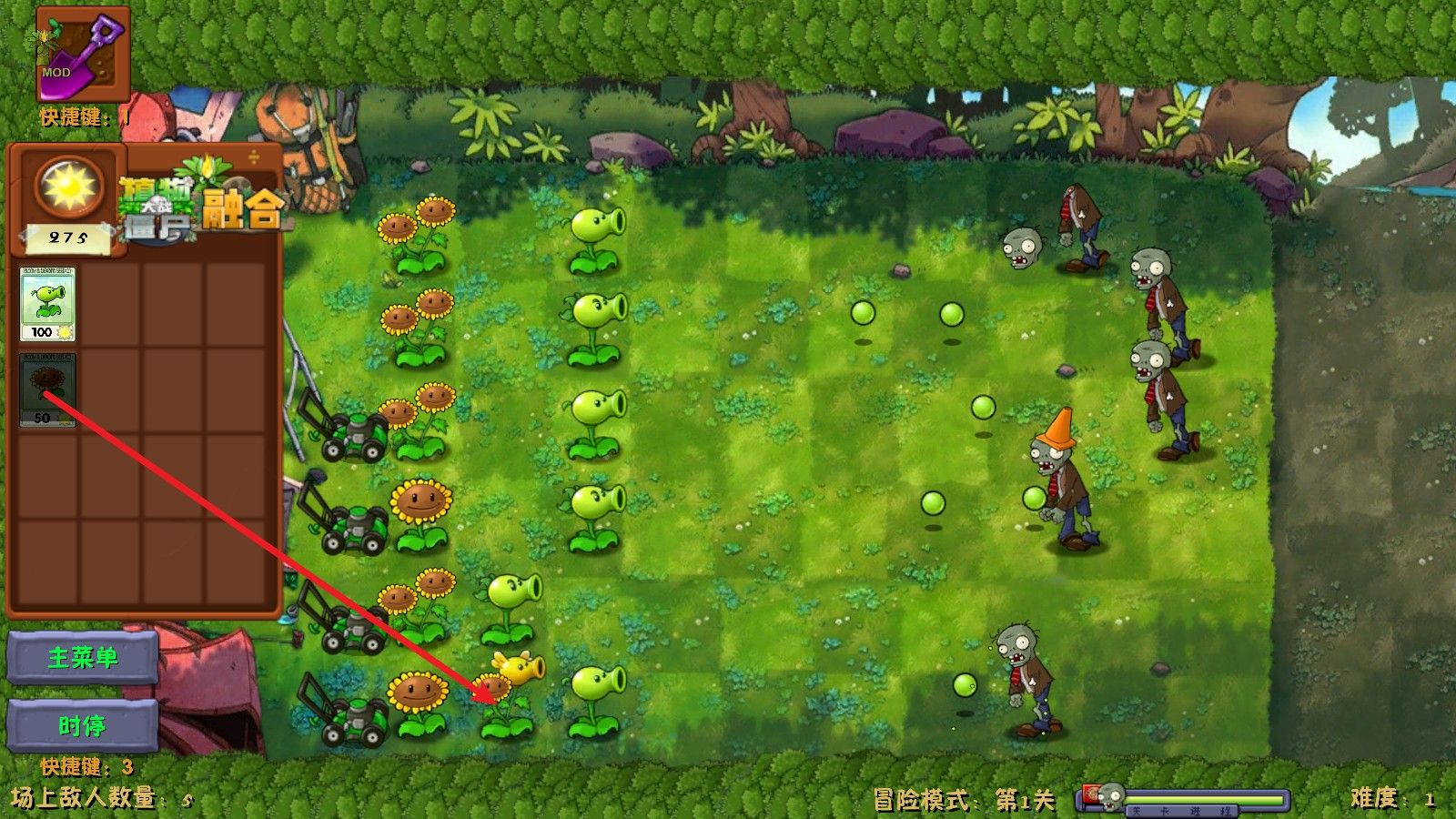Click the 快捷键: 3 hotkey label

pos(86,764)
